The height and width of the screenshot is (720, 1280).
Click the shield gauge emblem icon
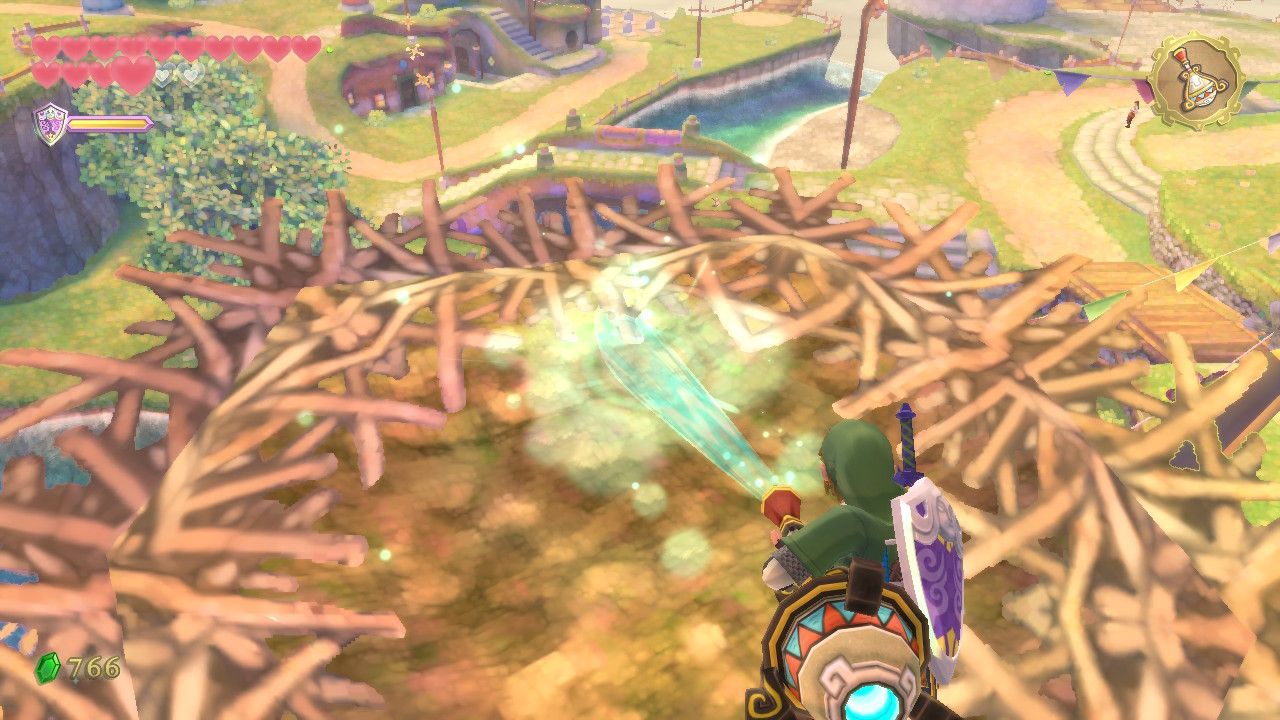[50, 121]
